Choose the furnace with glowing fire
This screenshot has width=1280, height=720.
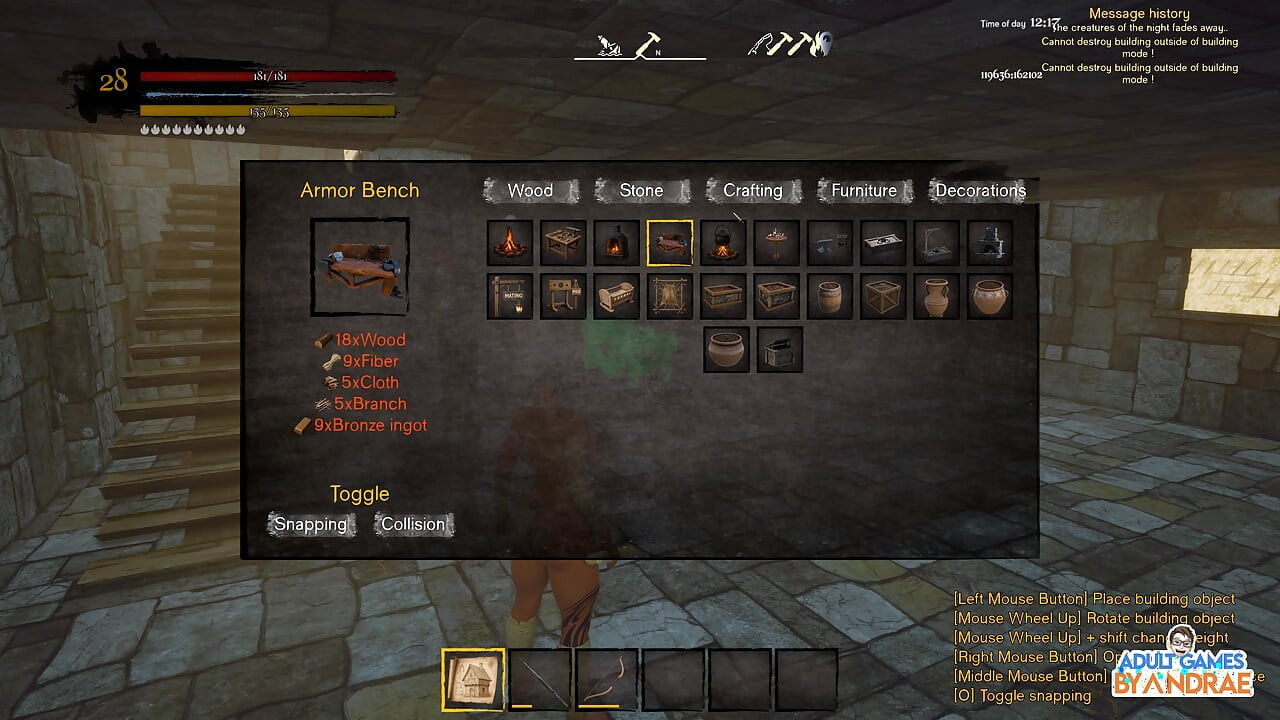(616, 243)
